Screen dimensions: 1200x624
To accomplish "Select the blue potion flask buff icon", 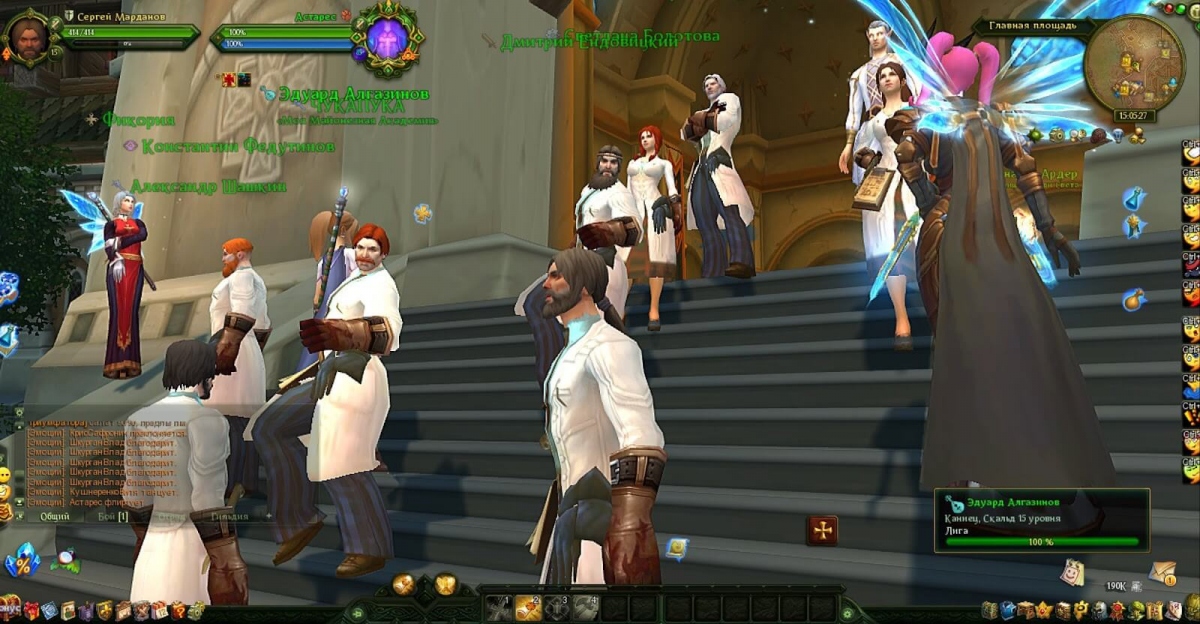I will tap(1133, 198).
